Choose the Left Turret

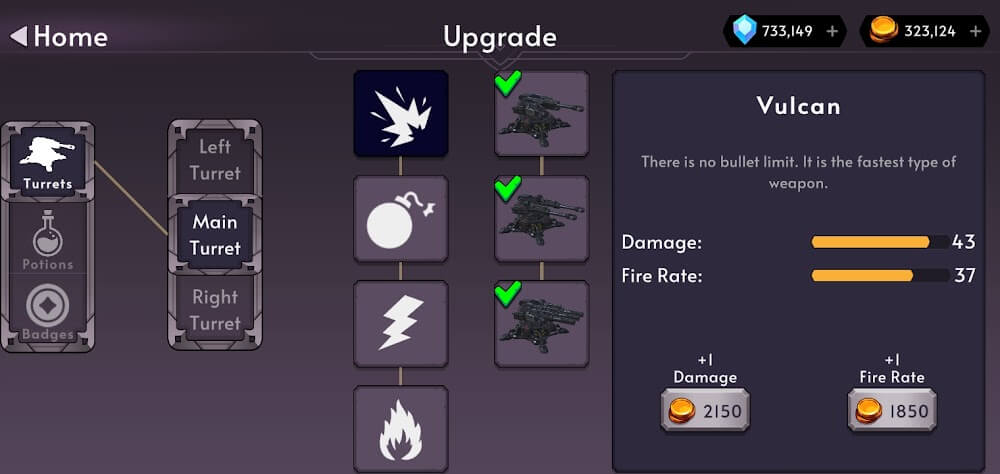click(215, 160)
